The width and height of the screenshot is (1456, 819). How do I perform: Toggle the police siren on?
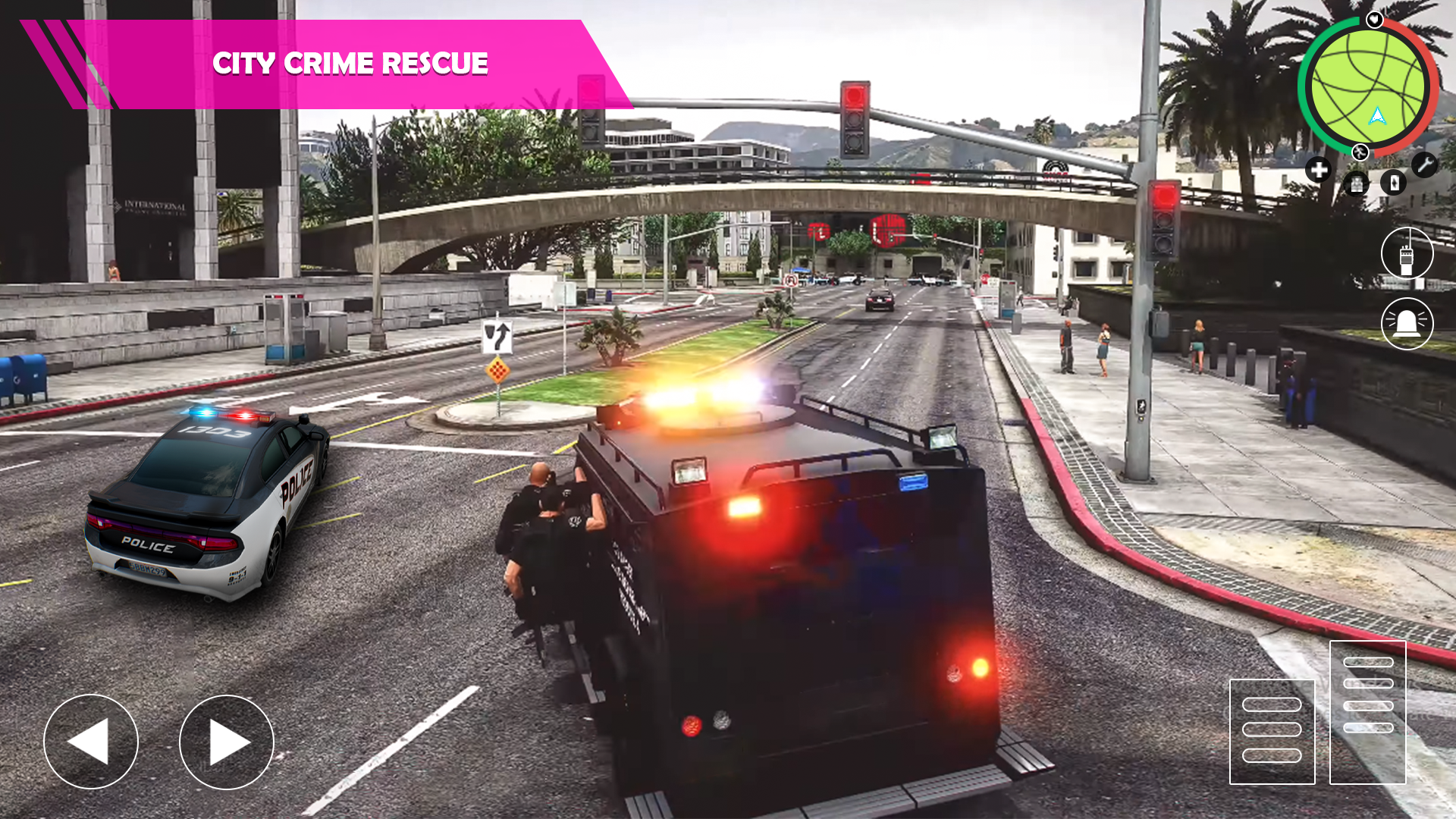coord(1407,323)
